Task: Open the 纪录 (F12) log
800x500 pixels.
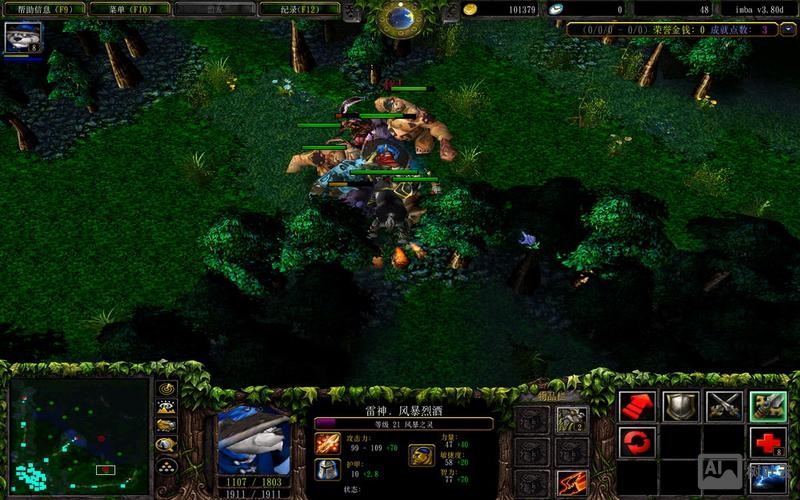Action: pos(298,9)
